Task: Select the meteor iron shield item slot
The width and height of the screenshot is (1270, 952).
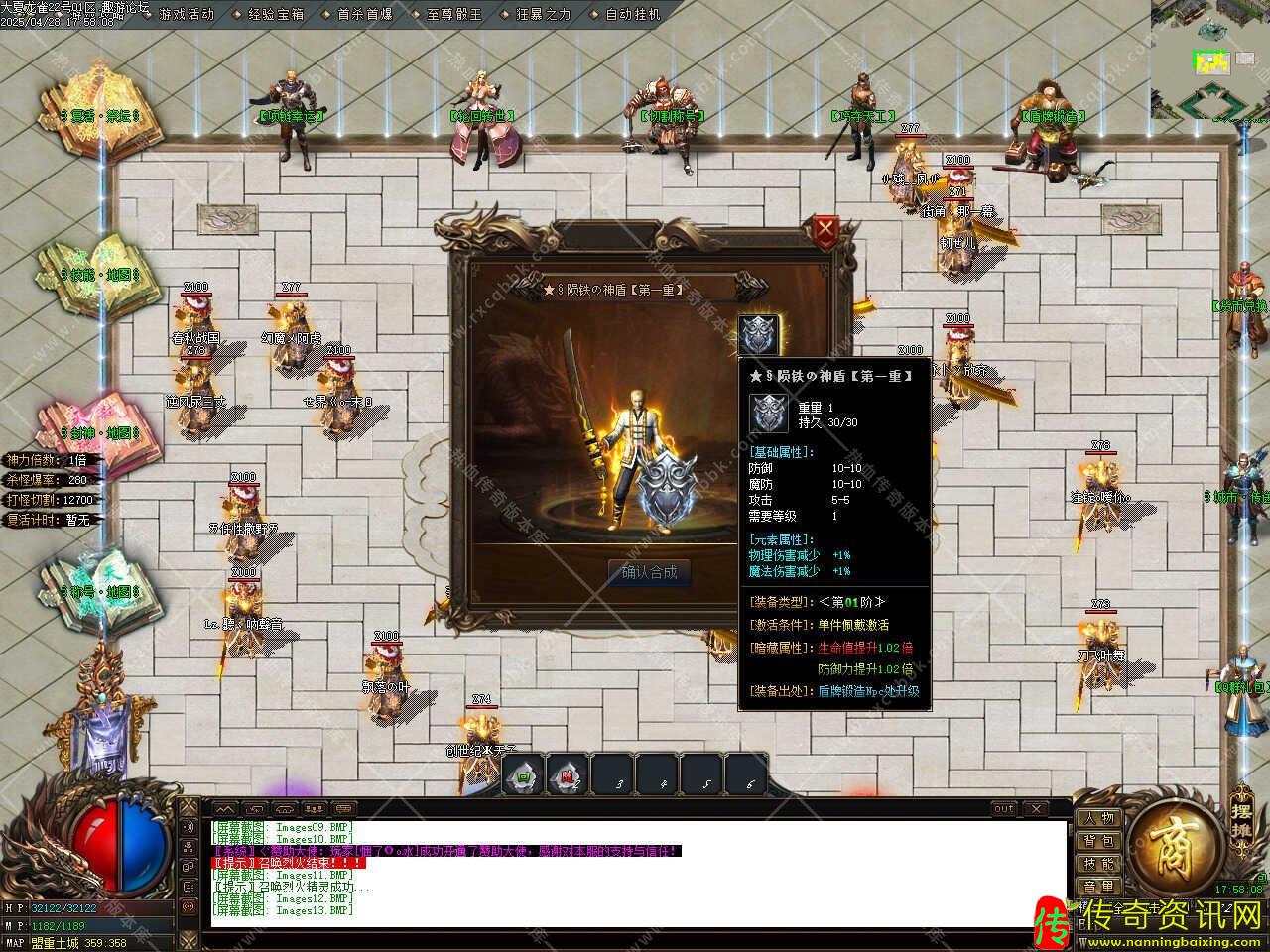Action: point(759,335)
